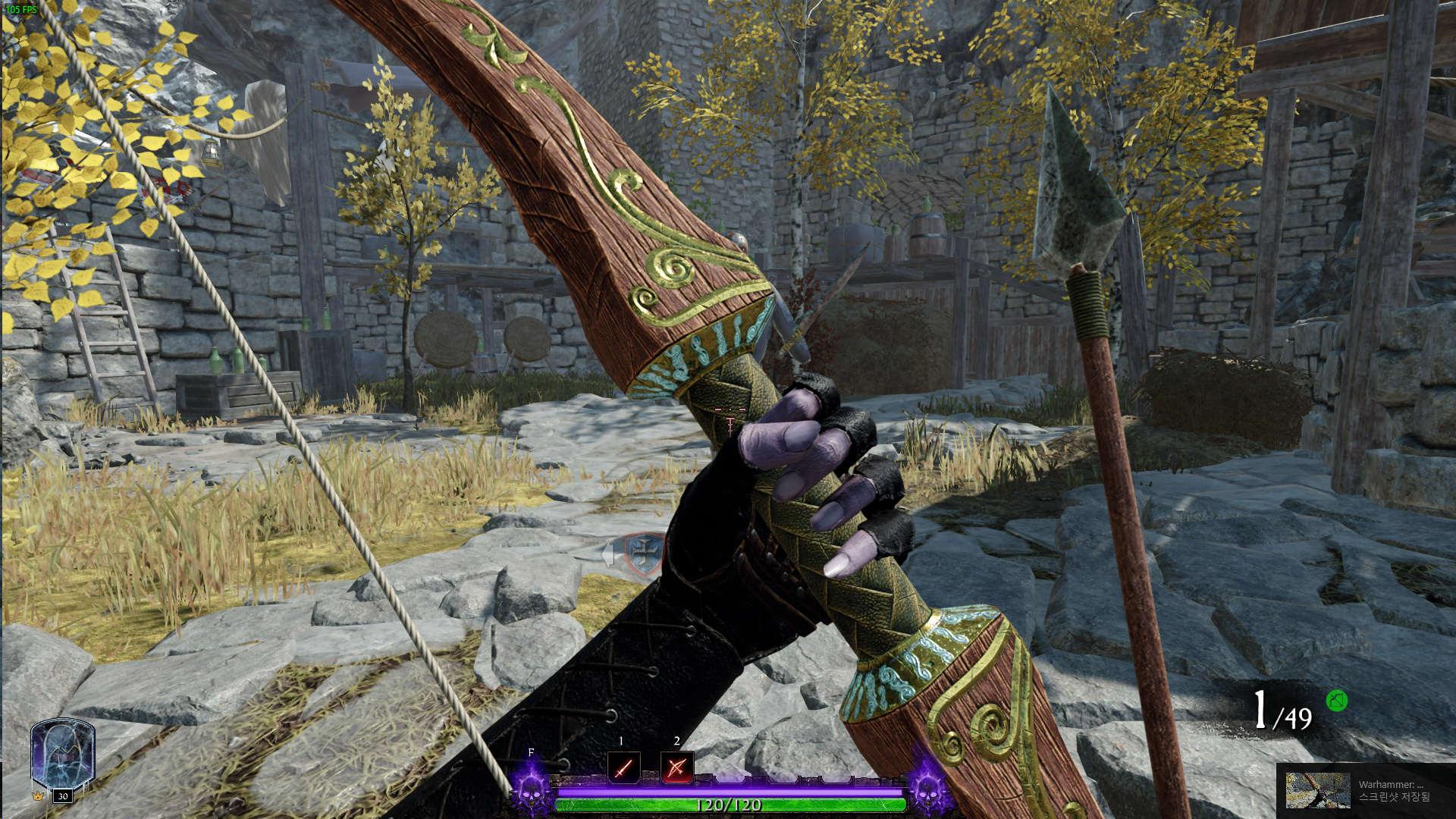
Task: Activate the purple skull career skill icon
Action: click(530, 790)
